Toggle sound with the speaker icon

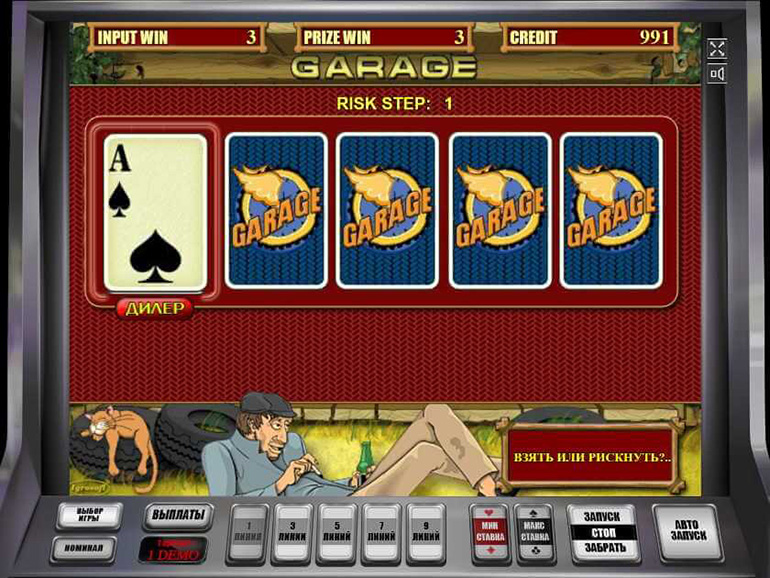tap(716, 73)
